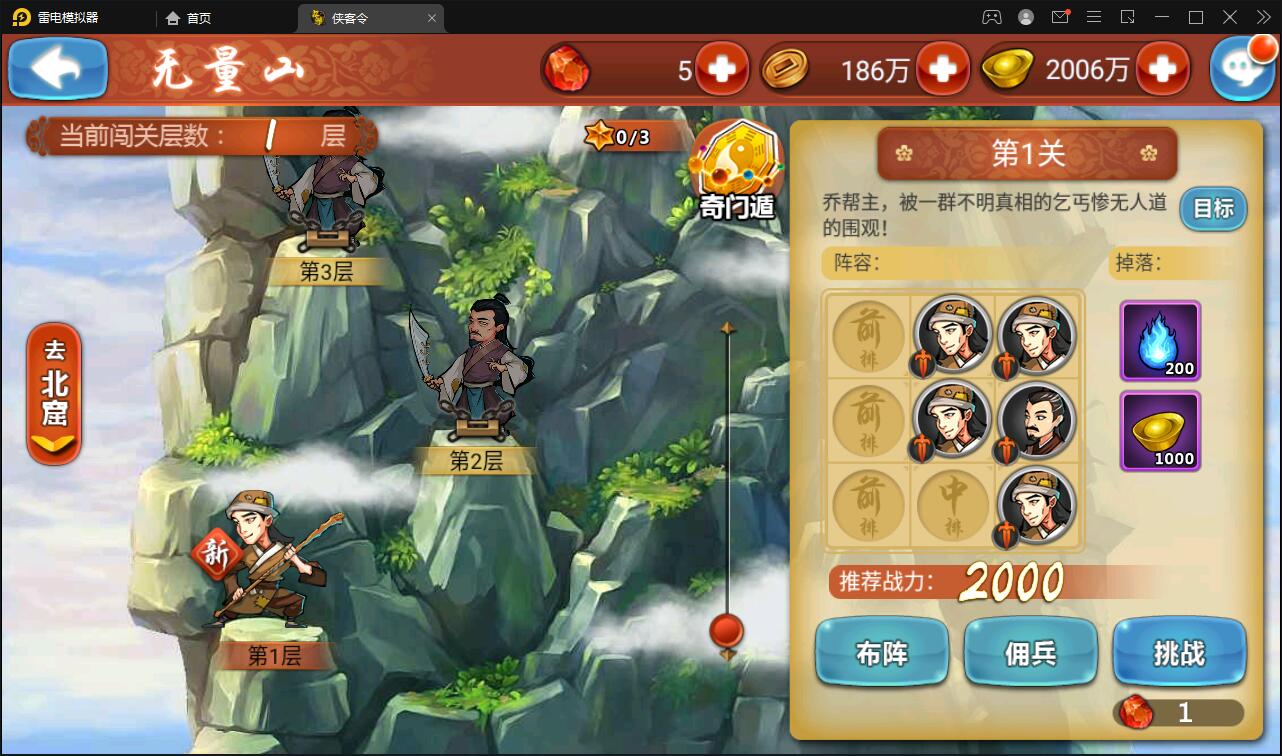Click the red handle on the vertical map slider
1282x756 pixels.
click(727, 631)
